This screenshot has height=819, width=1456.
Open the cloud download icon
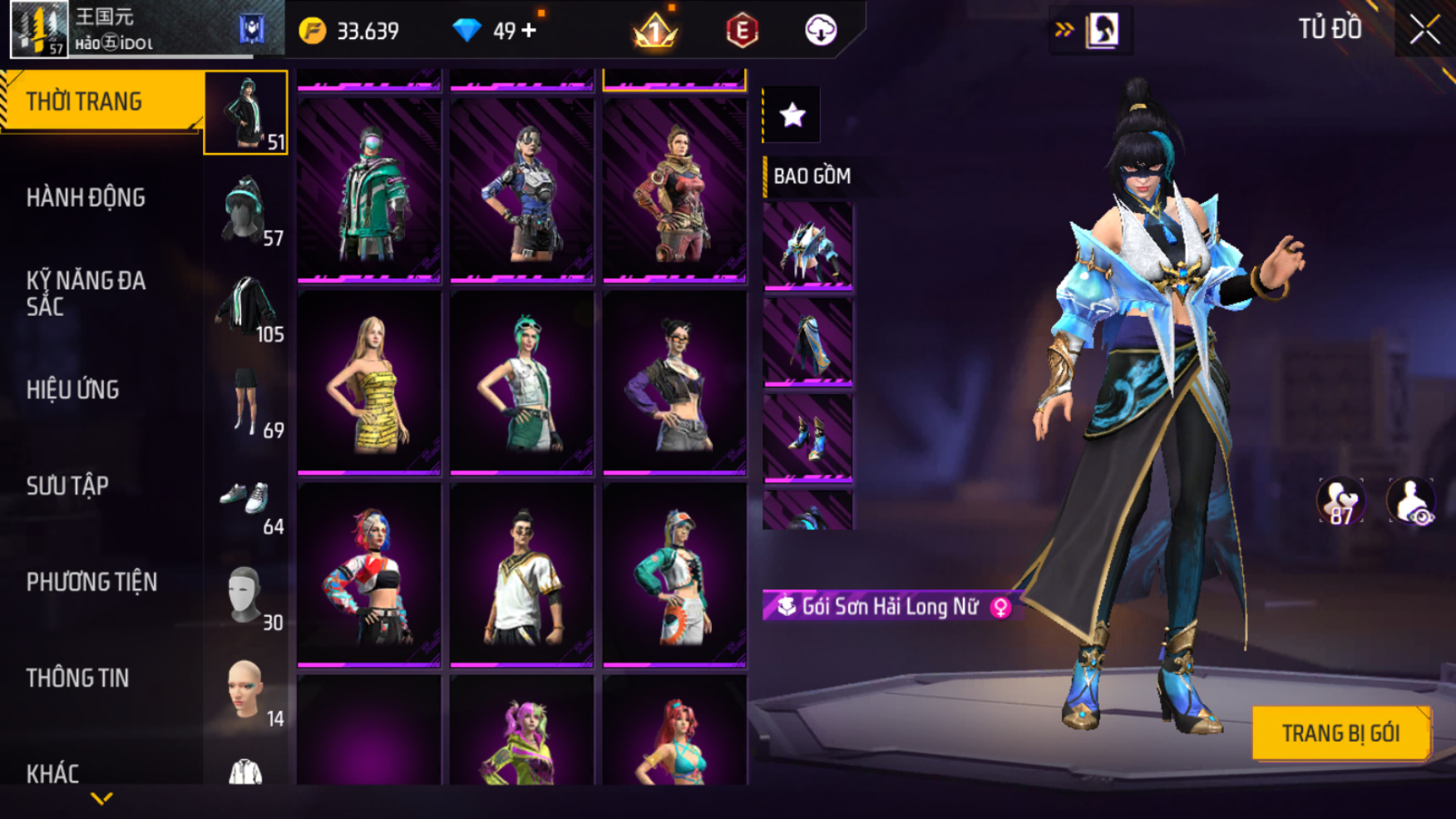coord(821,31)
